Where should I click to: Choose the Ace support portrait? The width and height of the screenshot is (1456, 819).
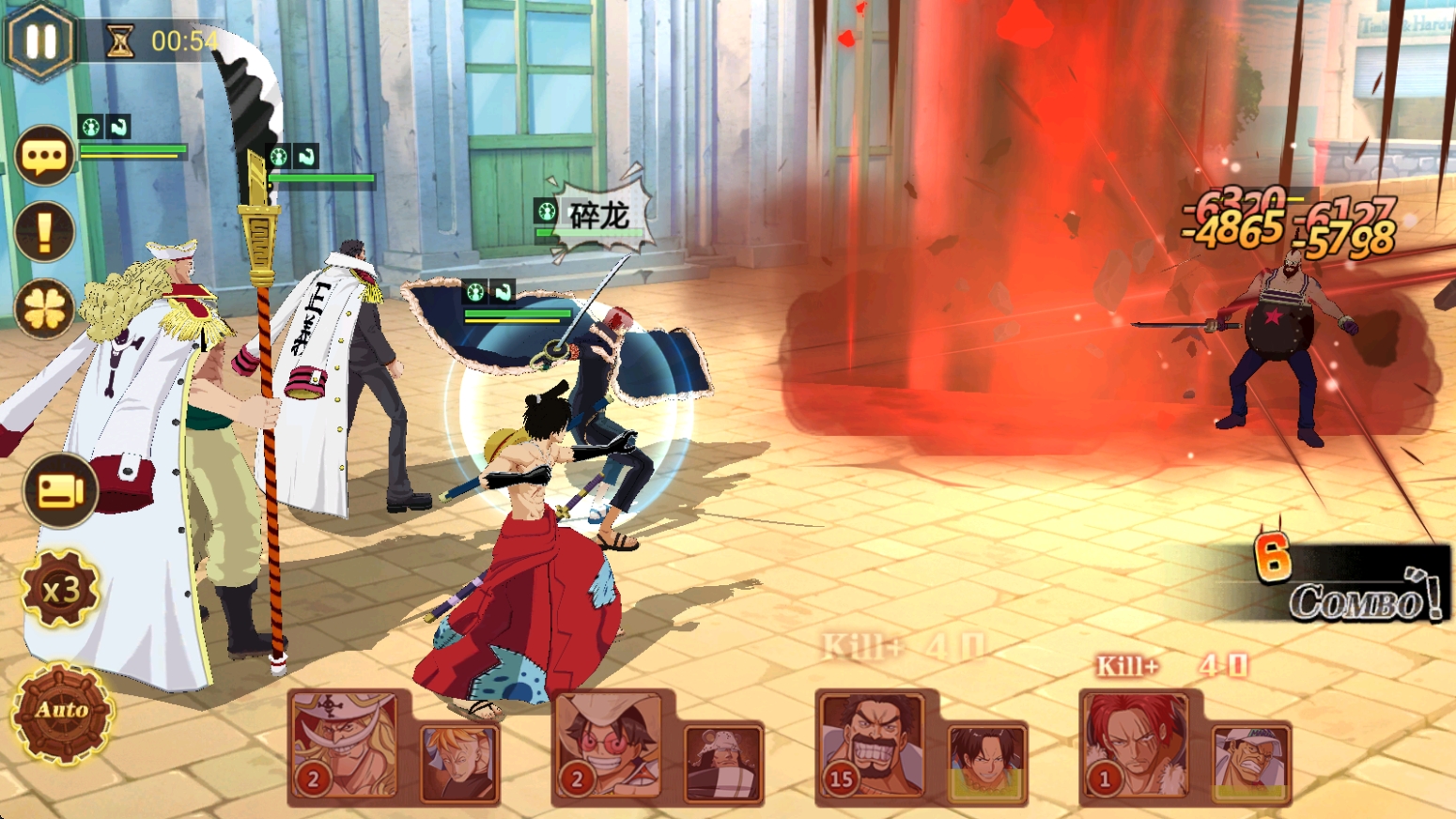click(985, 764)
